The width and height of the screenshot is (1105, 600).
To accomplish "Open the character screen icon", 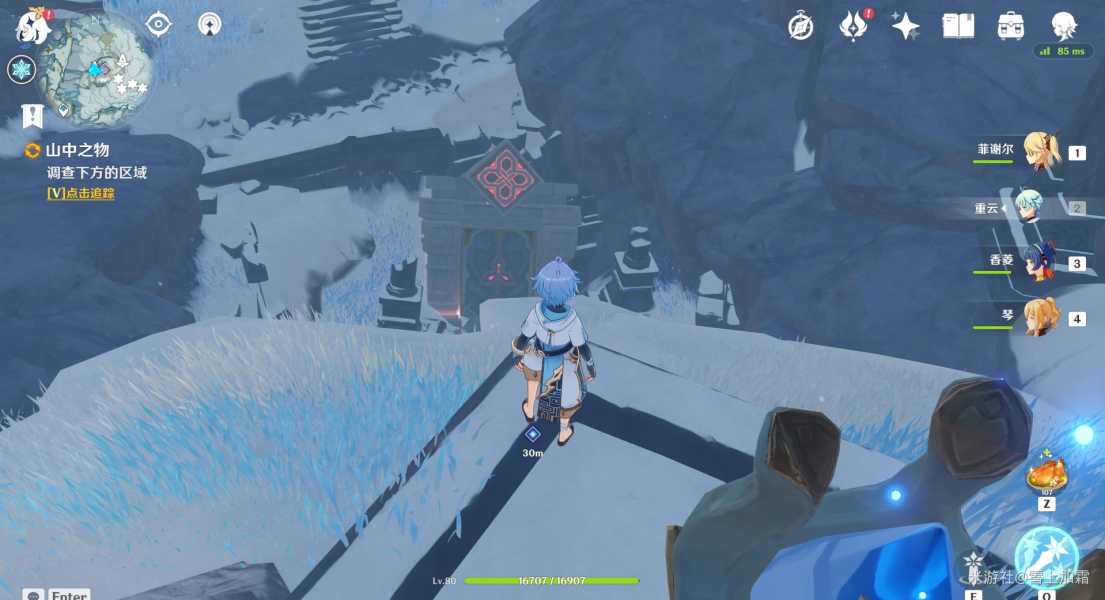I will [x=1063, y=27].
